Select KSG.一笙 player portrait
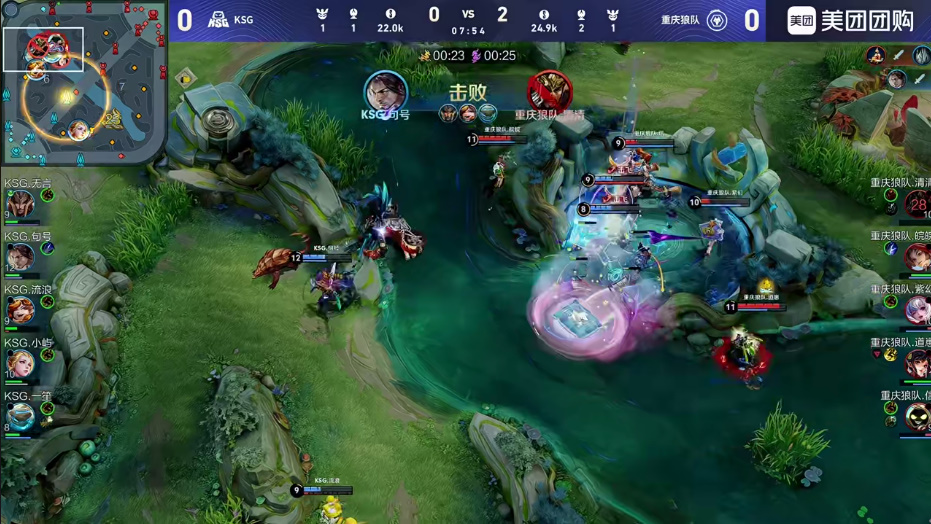This screenshot has height=524, width=931. tap(20, 416)
